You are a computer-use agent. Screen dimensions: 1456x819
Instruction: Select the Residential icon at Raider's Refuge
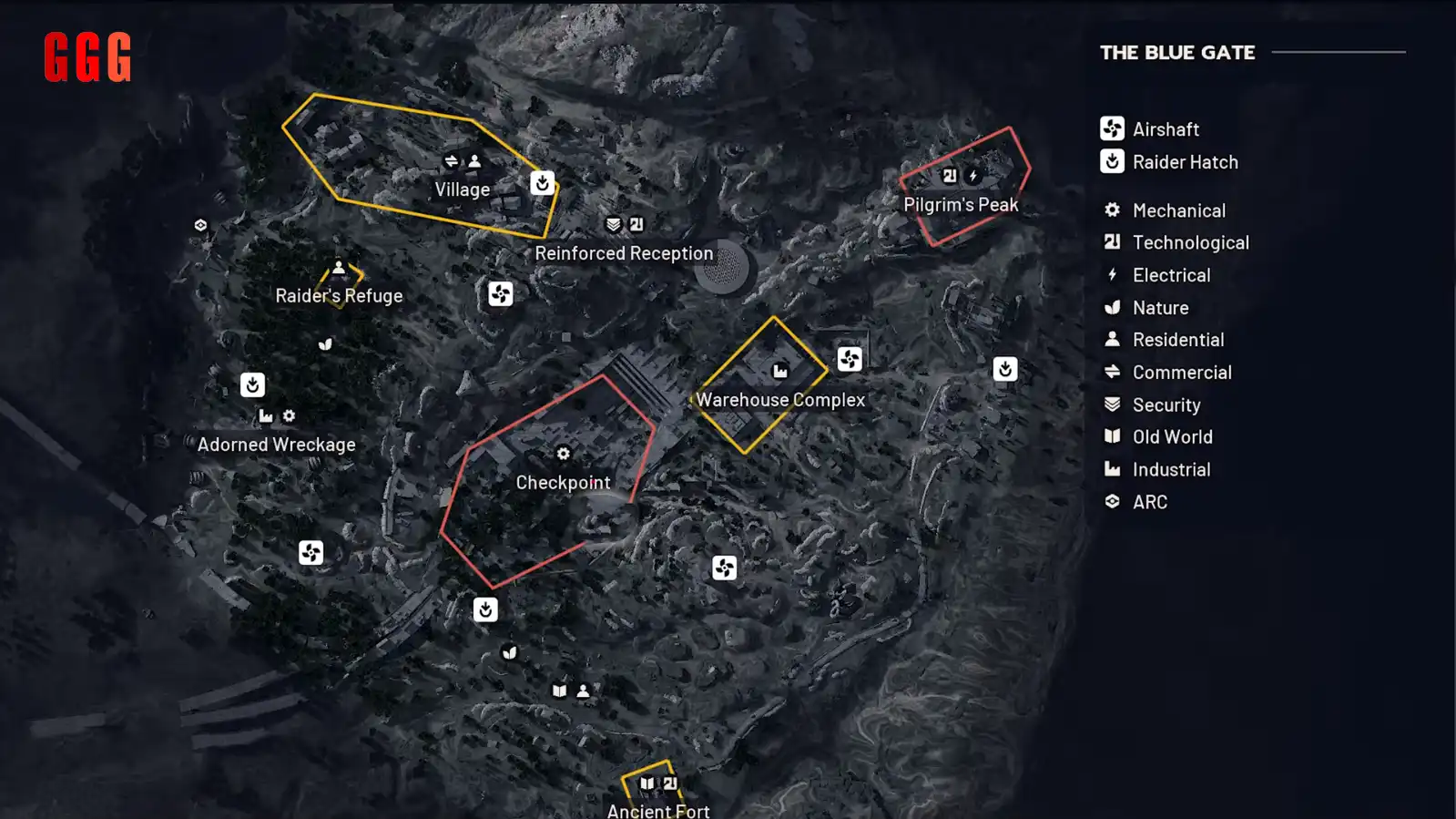coord(339,267)
